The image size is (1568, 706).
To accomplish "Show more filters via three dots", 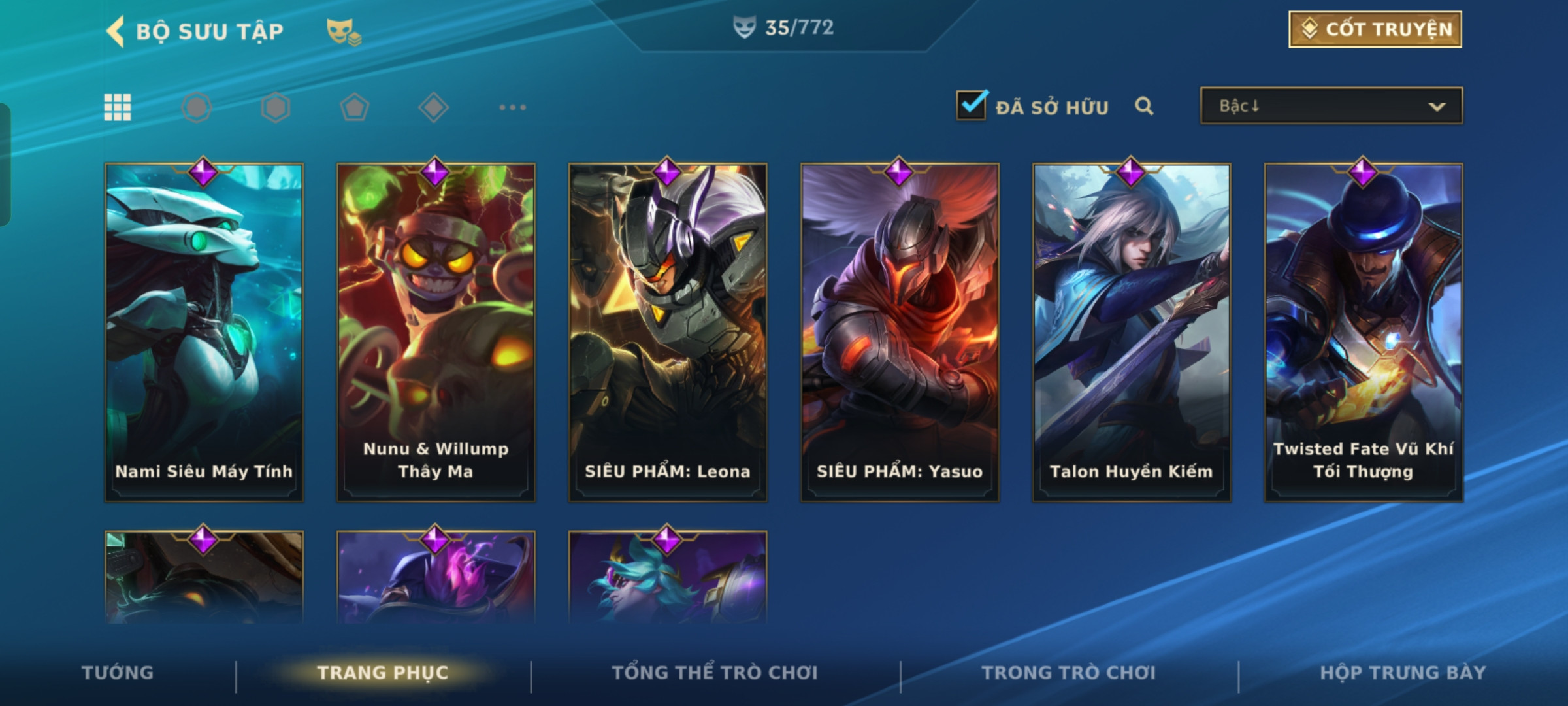I will click(512, 107).
